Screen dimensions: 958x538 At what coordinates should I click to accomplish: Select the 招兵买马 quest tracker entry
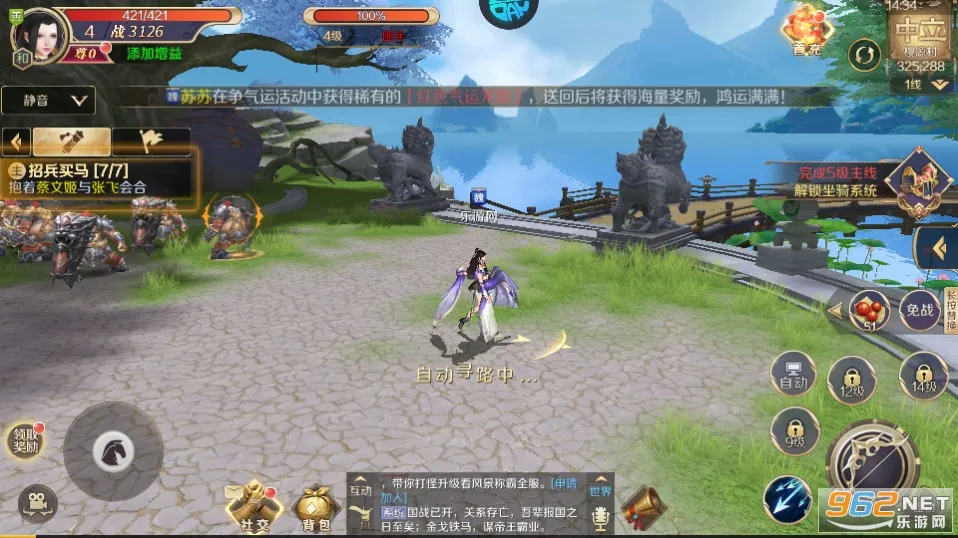coord(100,178)
